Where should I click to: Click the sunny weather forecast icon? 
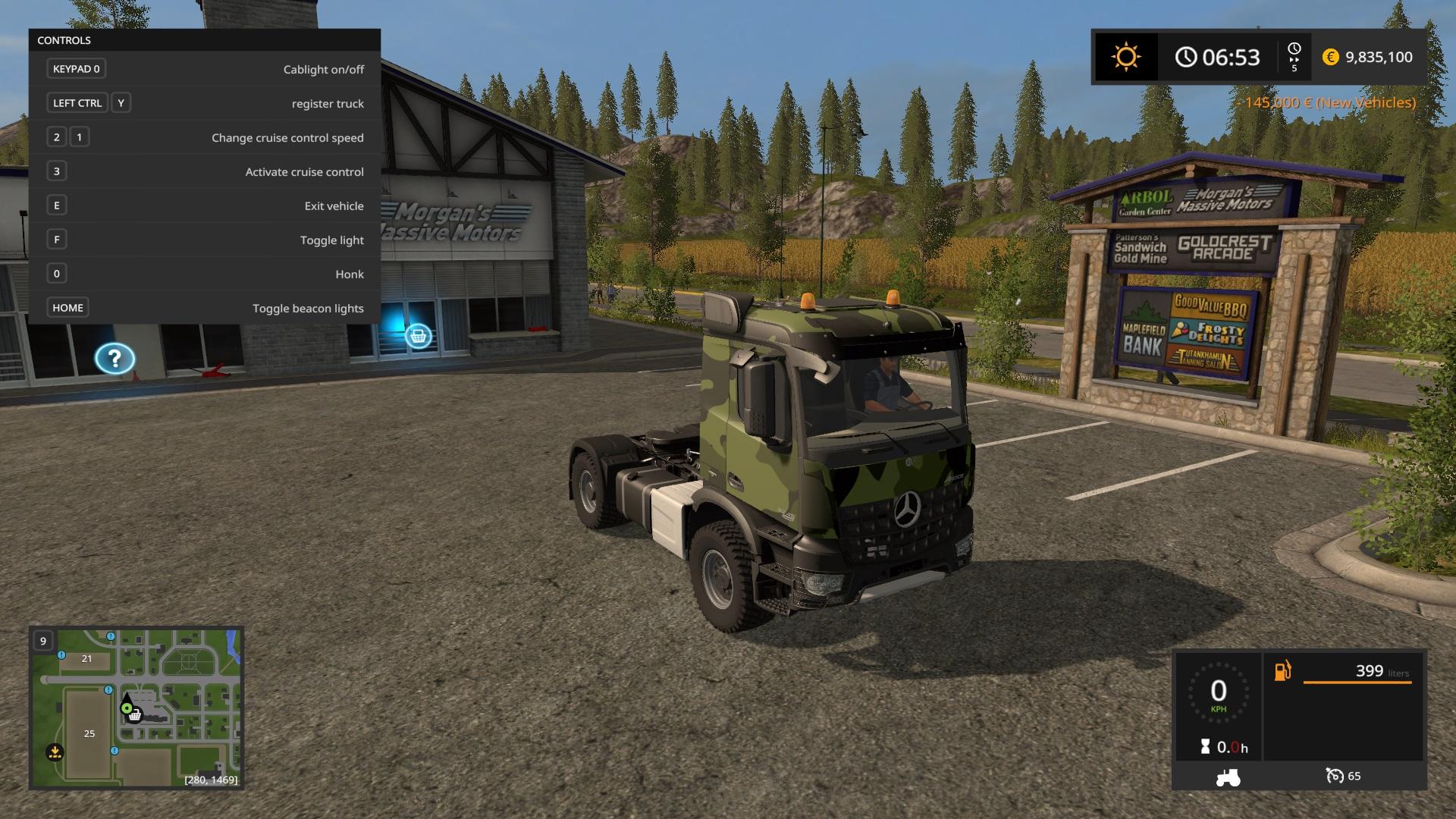click(1125, 57)
